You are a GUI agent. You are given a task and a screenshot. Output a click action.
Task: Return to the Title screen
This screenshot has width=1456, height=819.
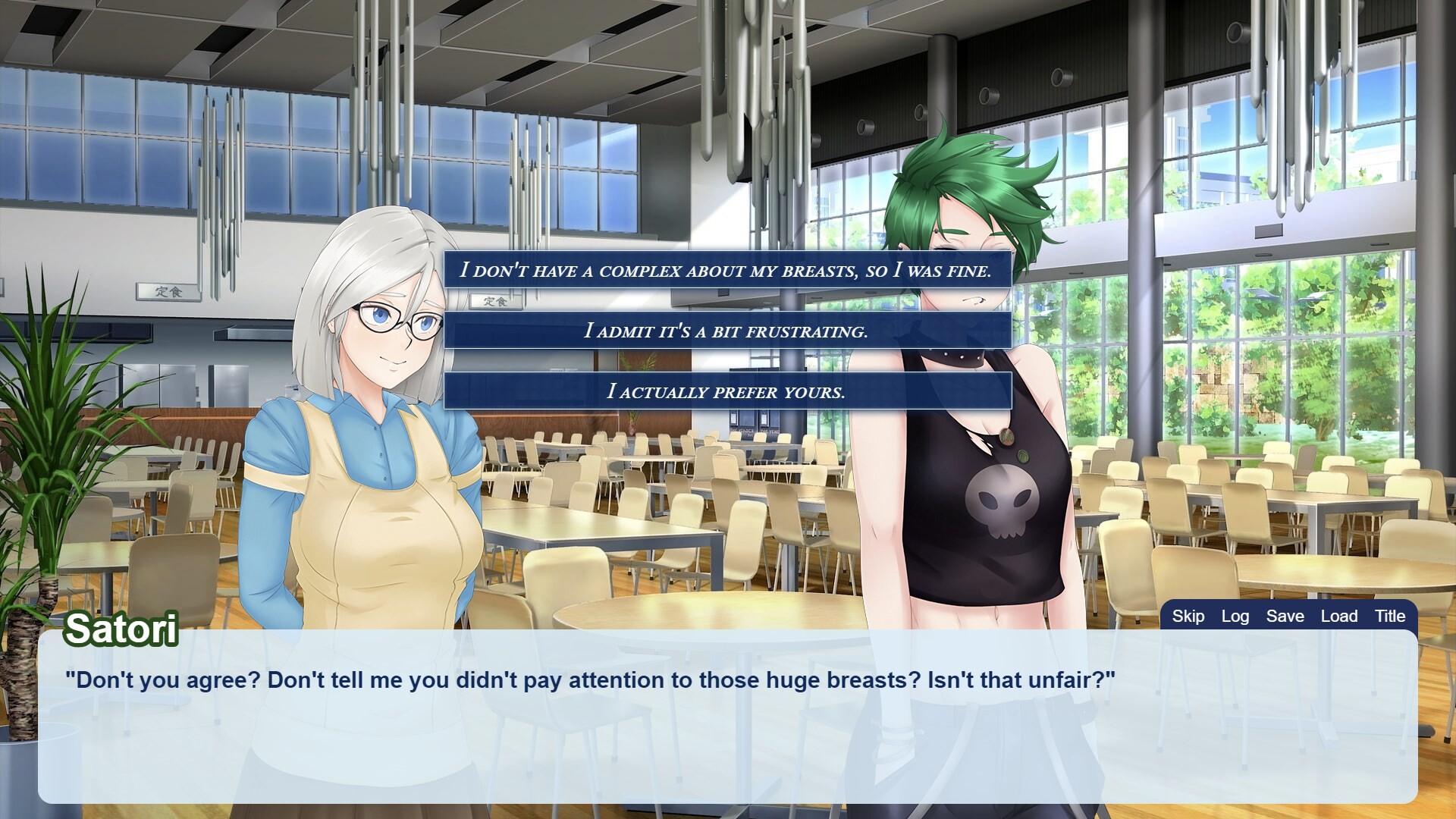click(x=1390, y=617)
